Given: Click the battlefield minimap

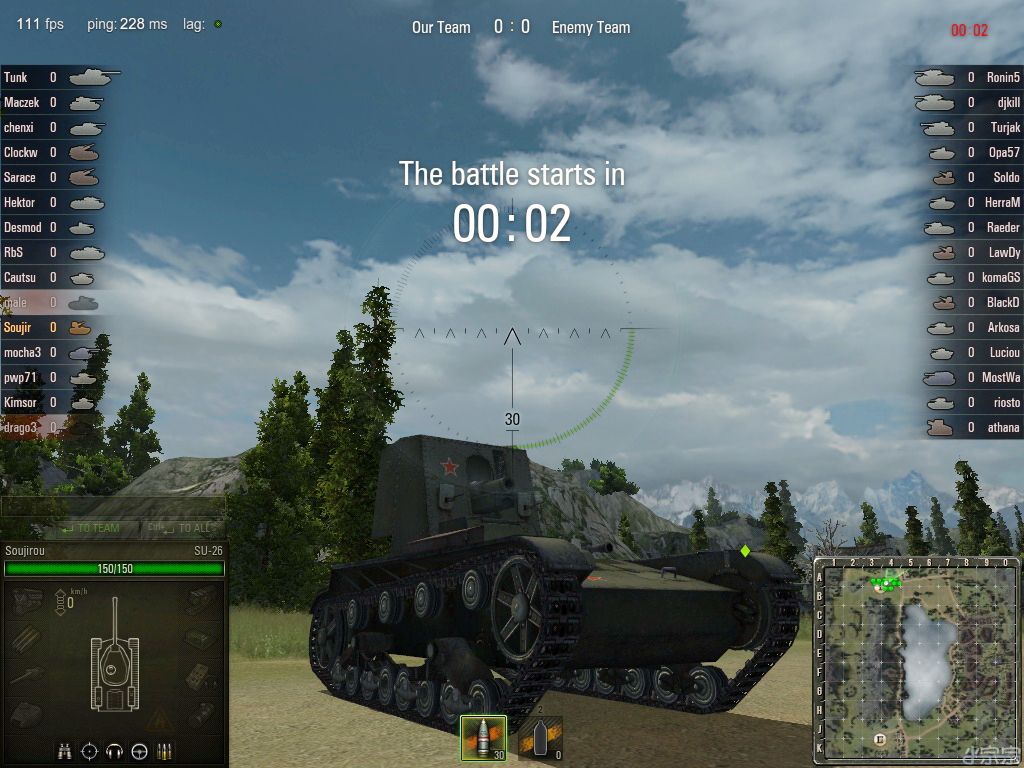Looking at the screenshot, I should coord(915,658).
